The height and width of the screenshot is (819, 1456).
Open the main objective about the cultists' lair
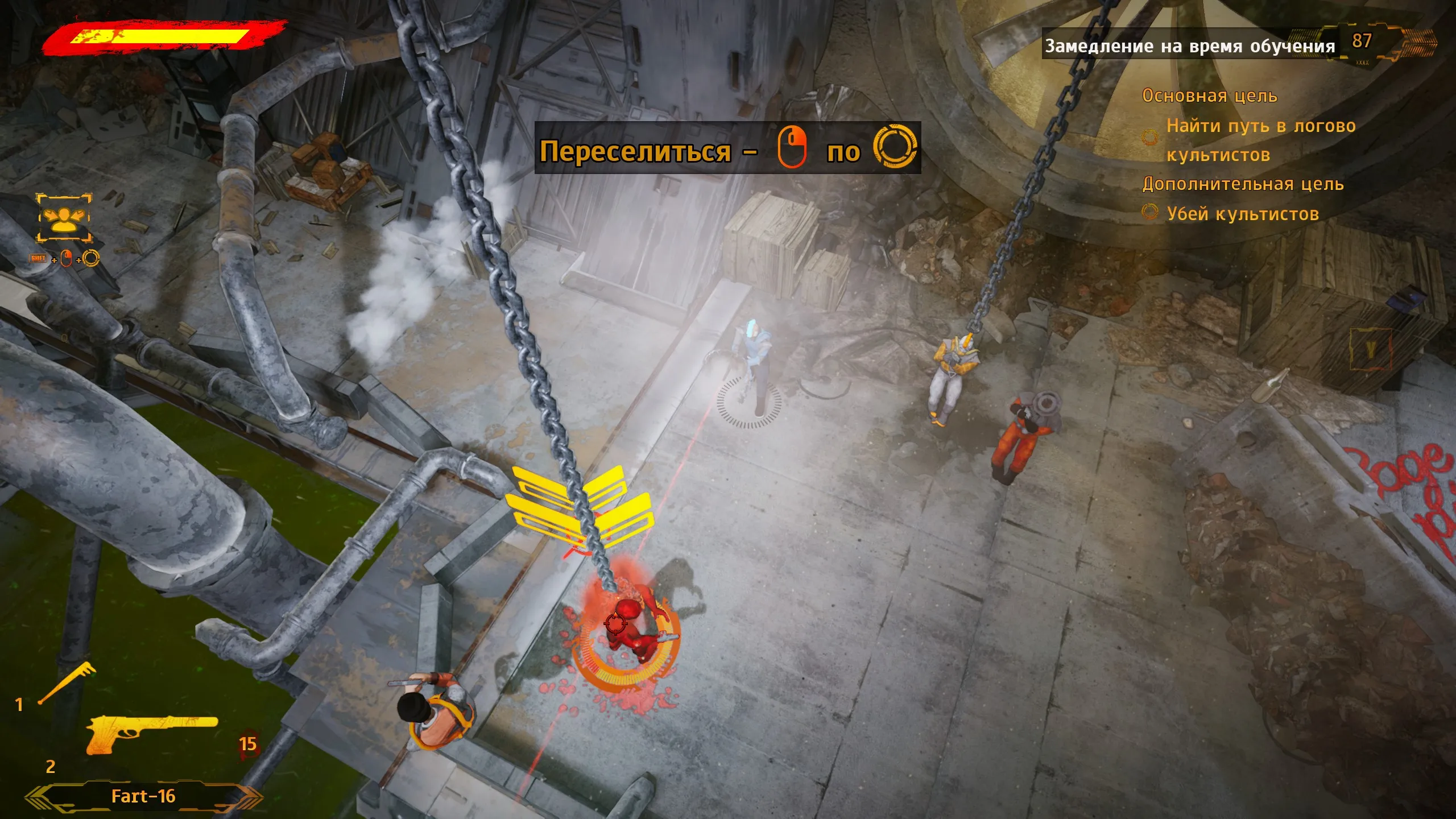click(x=1260, y=140)
